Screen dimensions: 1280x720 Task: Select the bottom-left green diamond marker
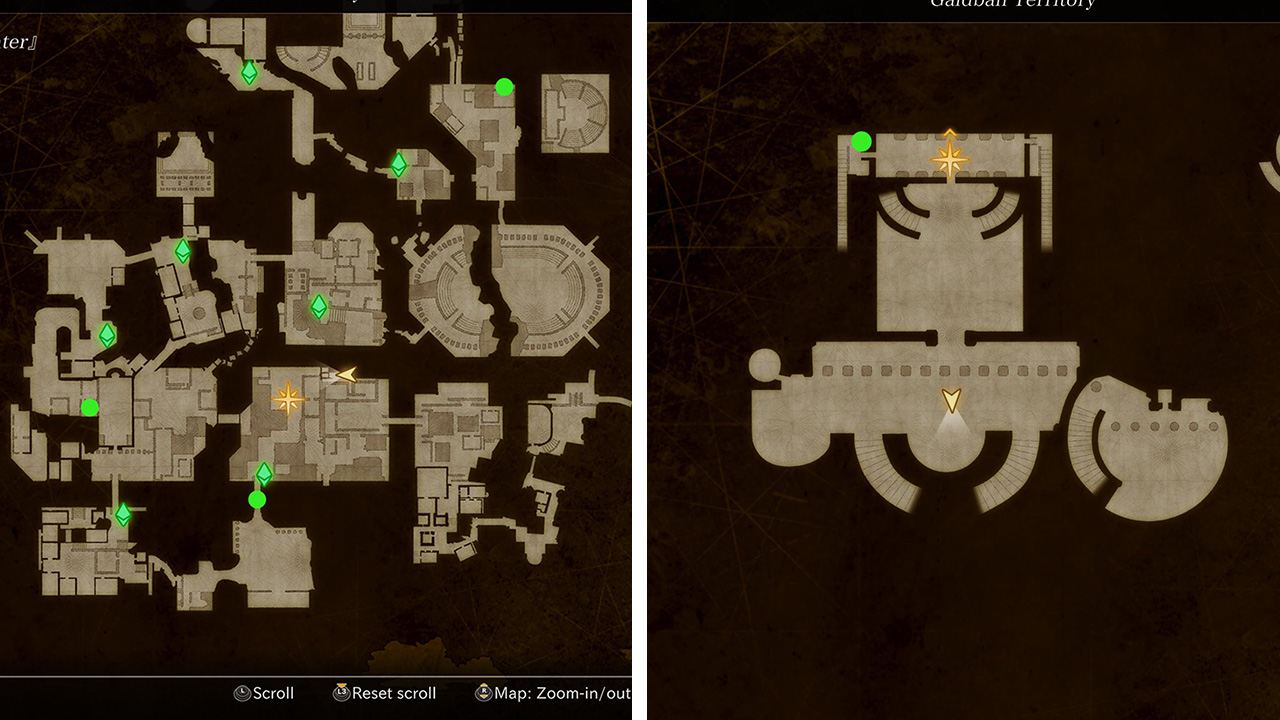pos(122,513)
